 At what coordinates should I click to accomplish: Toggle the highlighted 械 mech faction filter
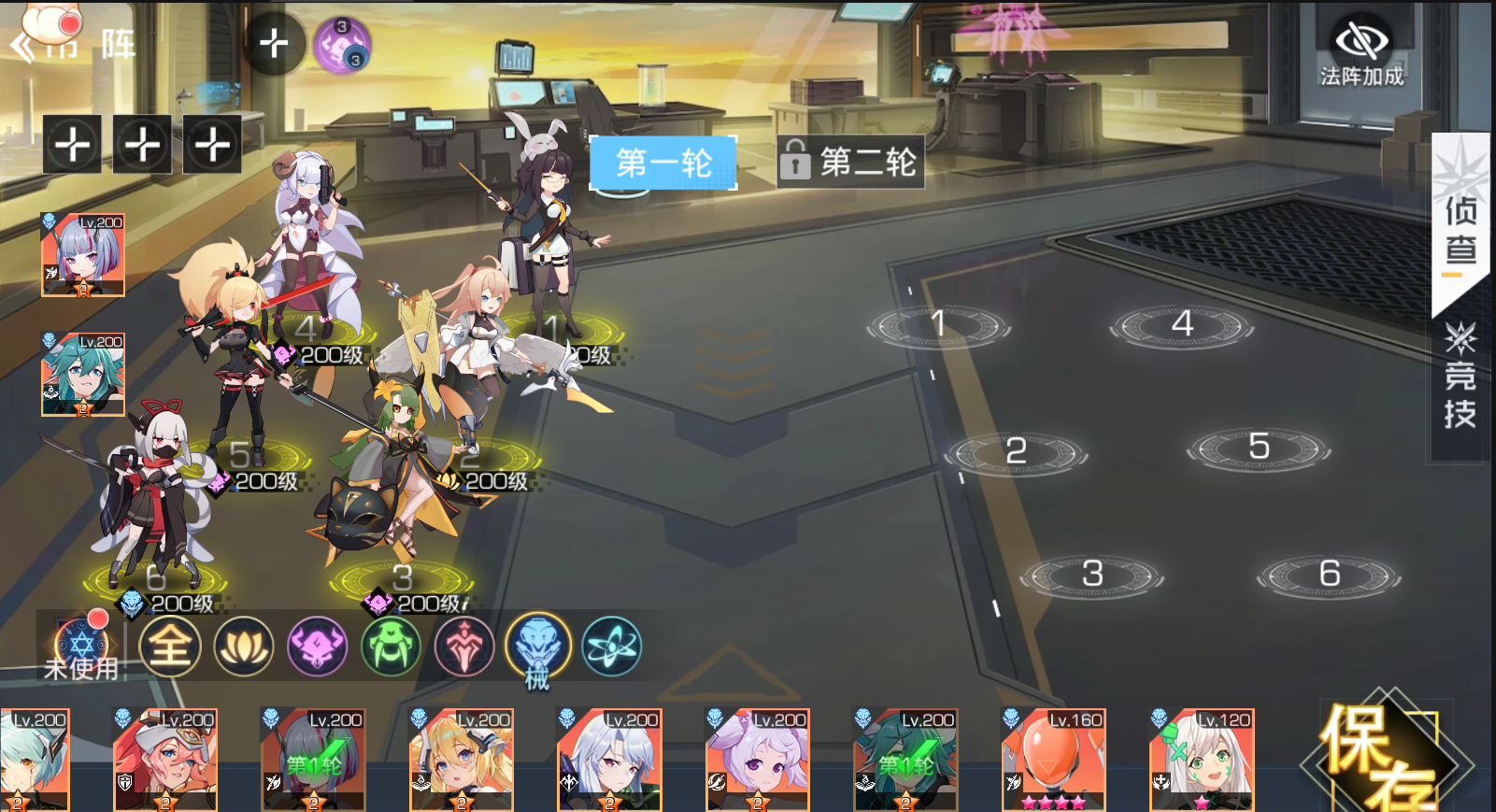(536, 643)
